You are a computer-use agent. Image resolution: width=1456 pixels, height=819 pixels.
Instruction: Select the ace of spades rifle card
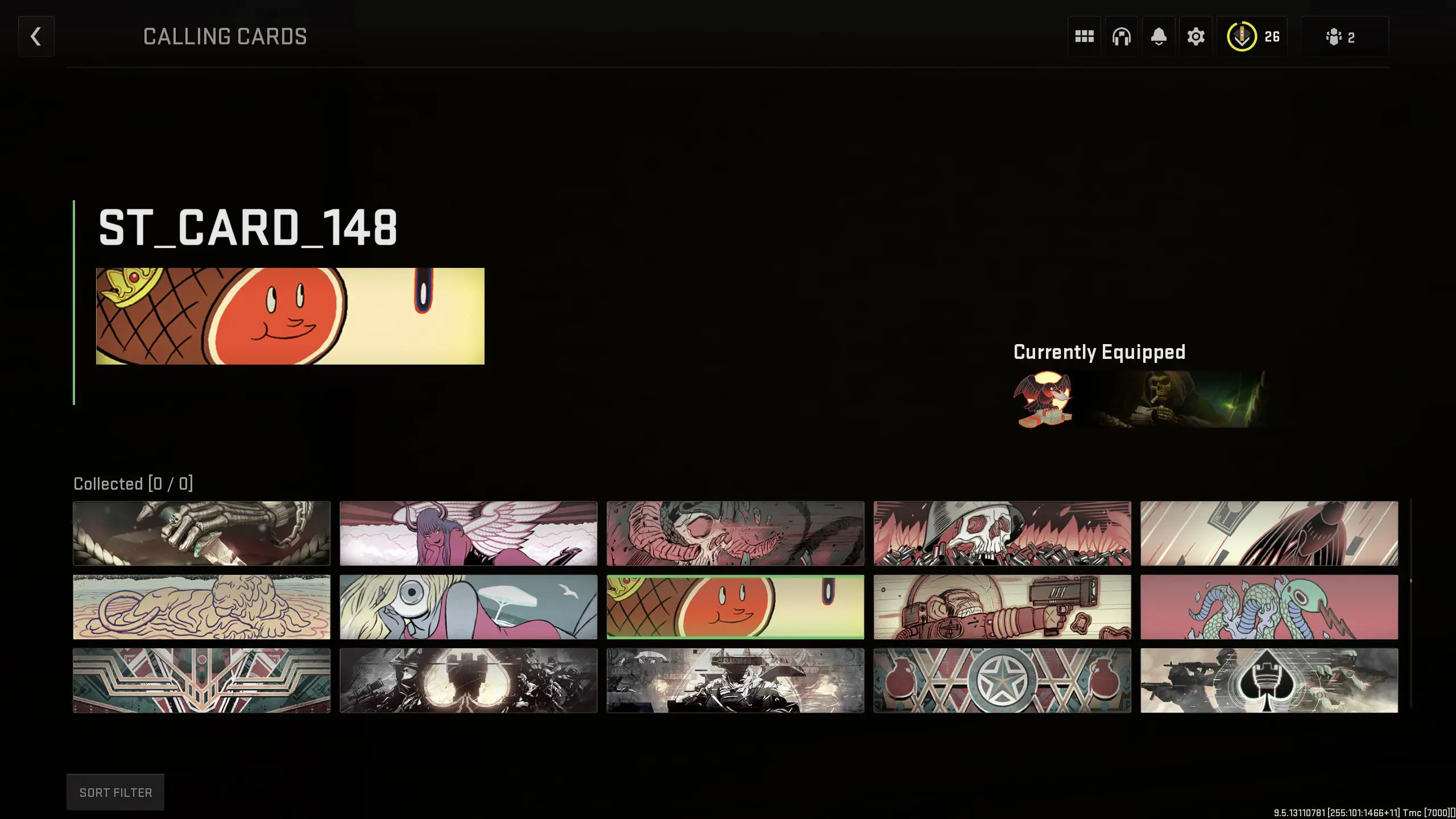click(x=1269, y=680)
